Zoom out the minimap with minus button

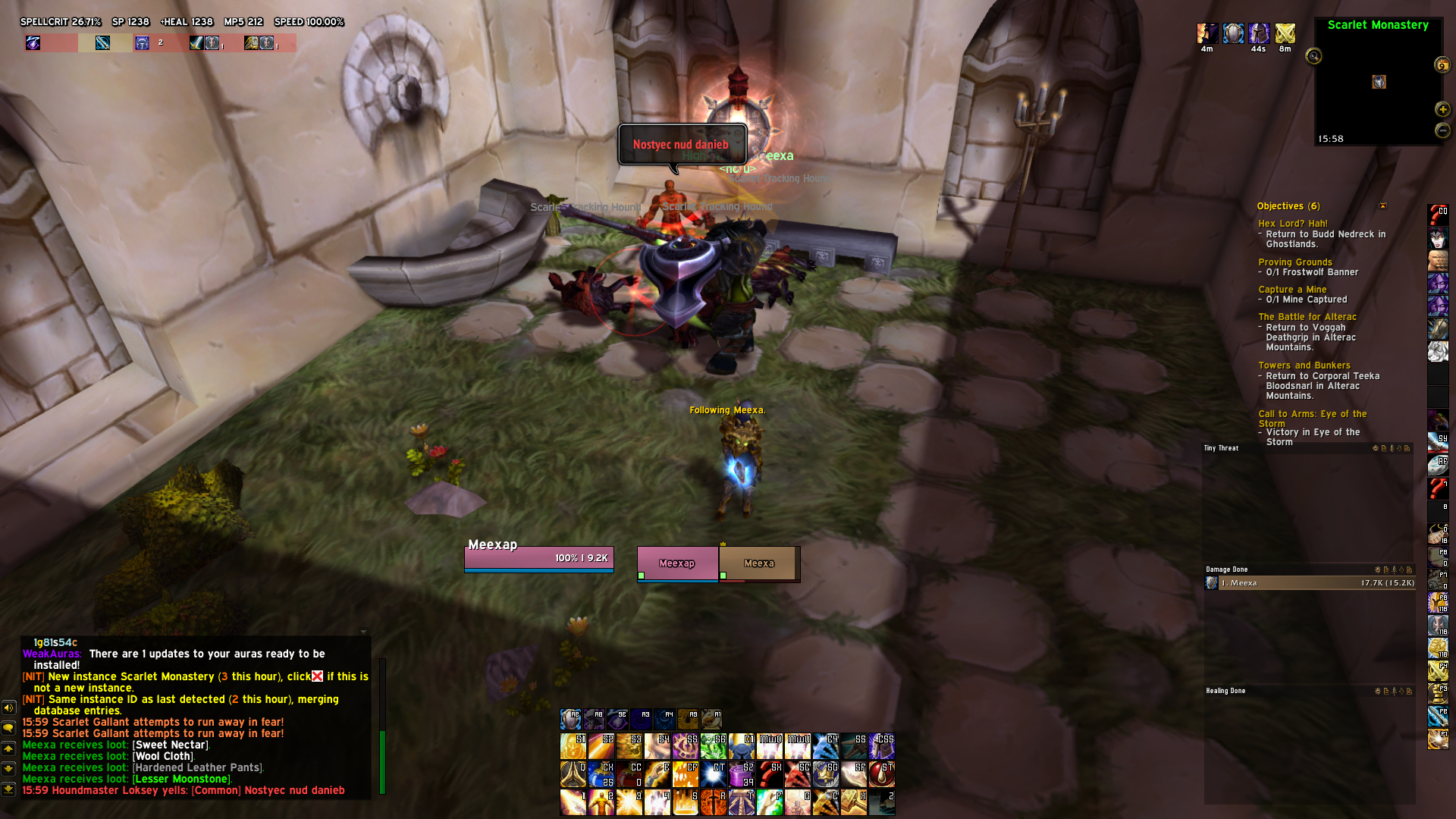1442,130
